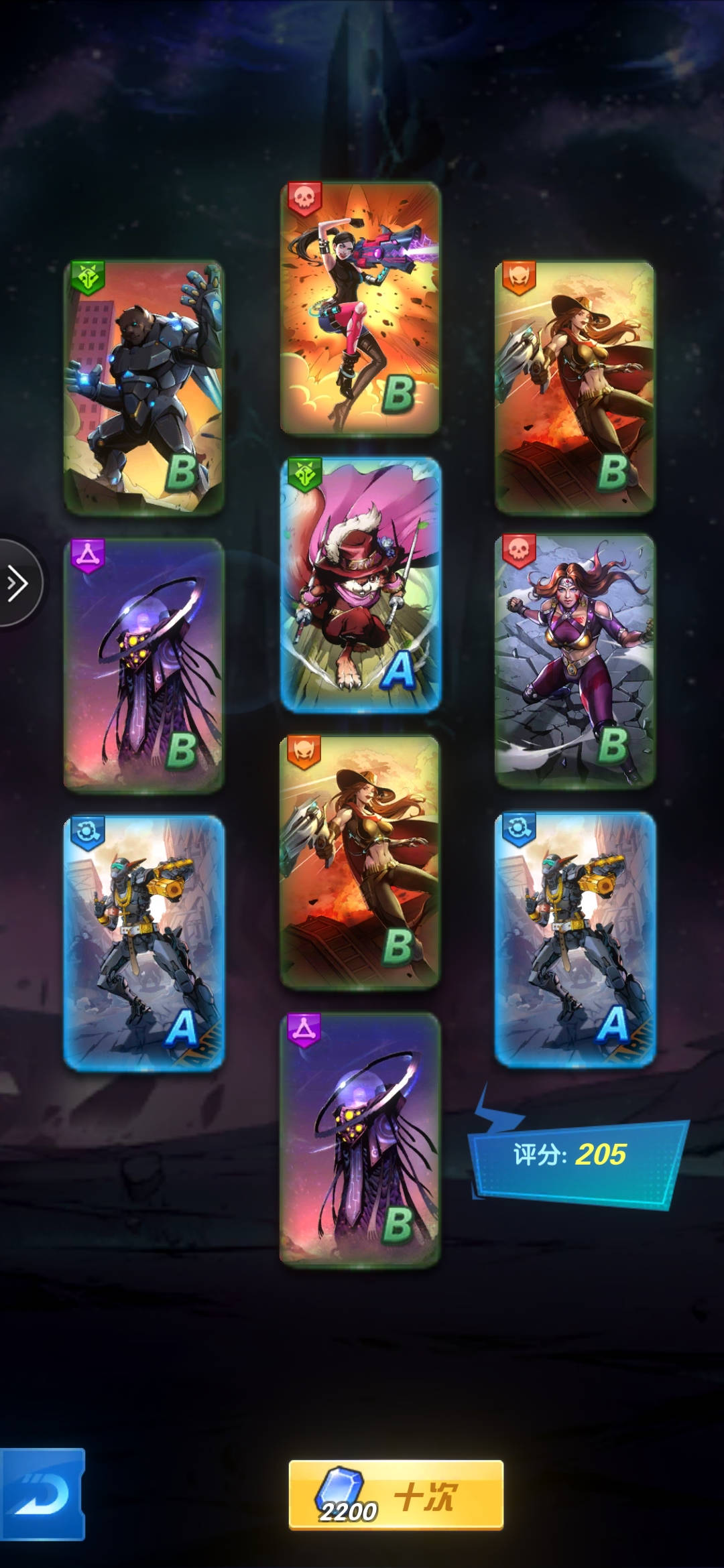Viewport: 724px width, 1568px height.
Task: View the gun-wielding girl B-rank card
Action: pos(360,308)
